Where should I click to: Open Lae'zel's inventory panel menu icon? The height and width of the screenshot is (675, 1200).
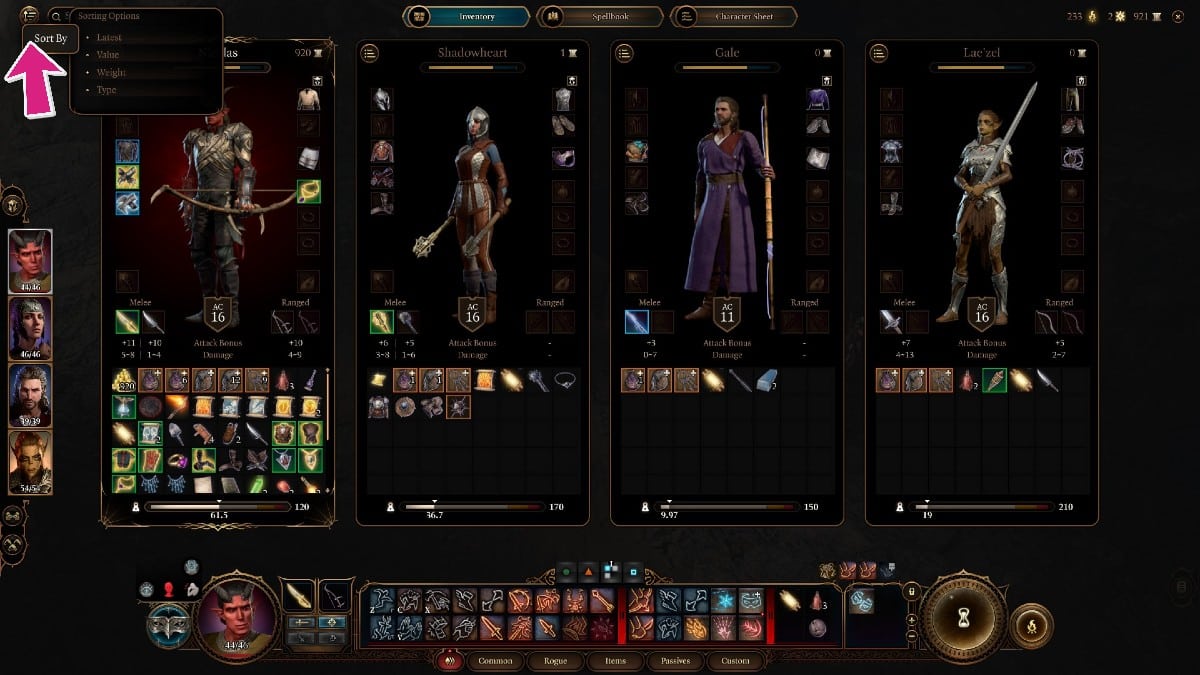coord(879,53)
